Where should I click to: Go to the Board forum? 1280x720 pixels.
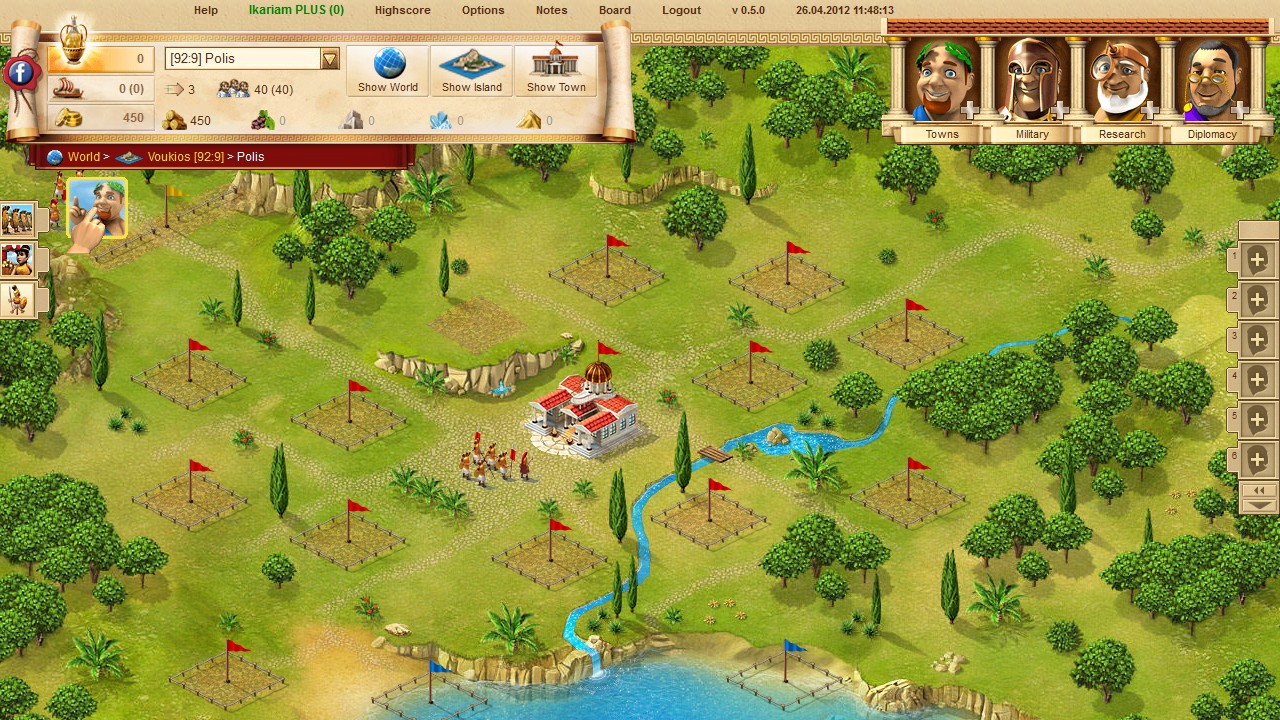615,10
